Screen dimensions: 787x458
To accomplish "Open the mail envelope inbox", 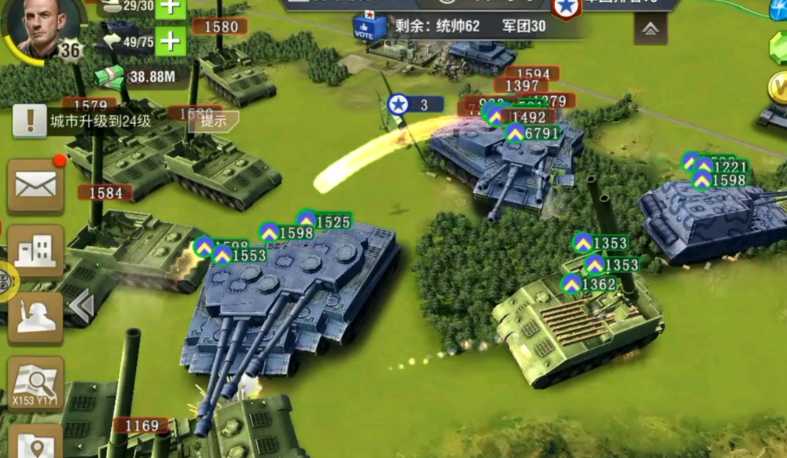I will [x=36, y=184].
